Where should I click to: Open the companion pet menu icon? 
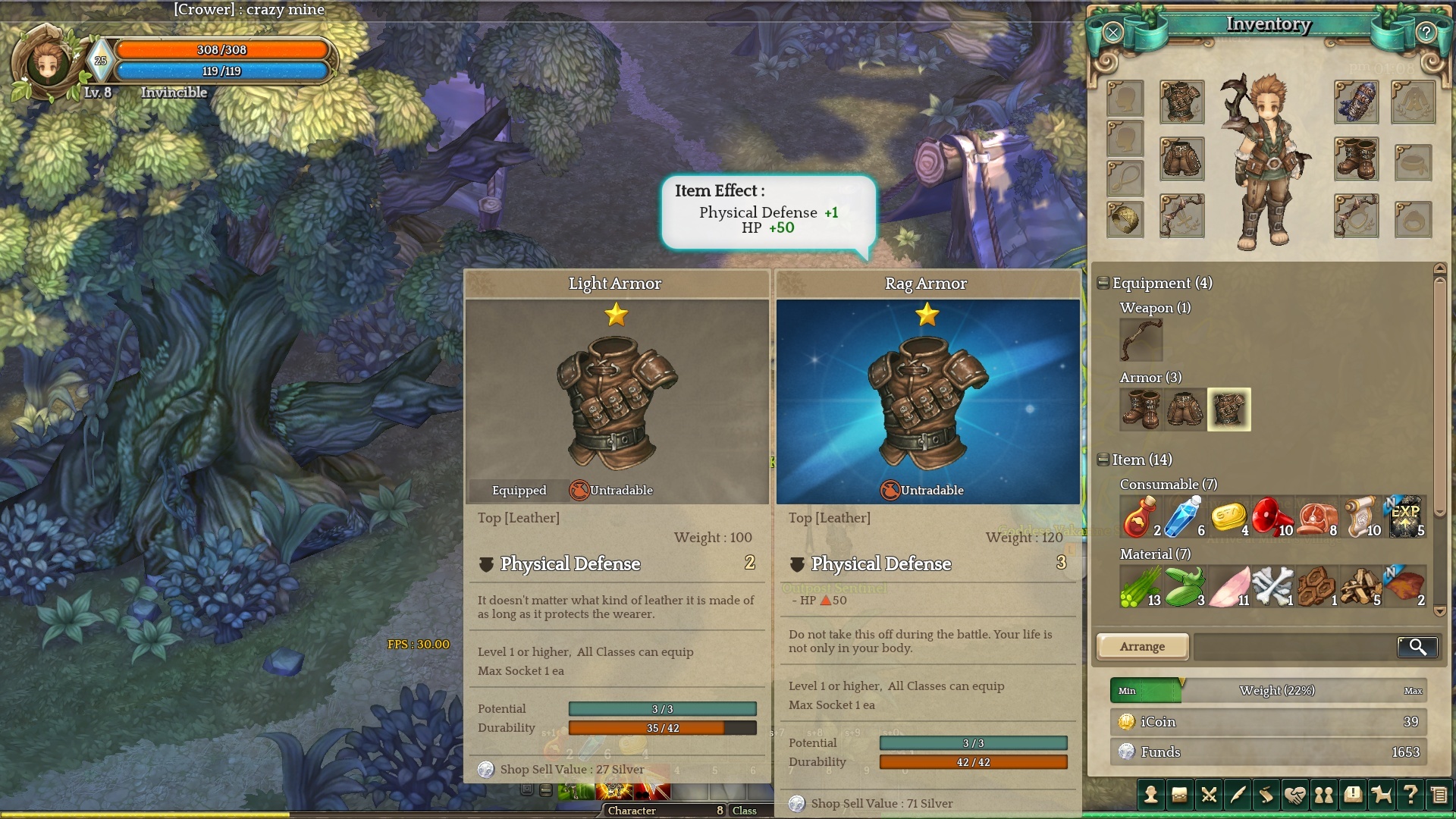1382,795
